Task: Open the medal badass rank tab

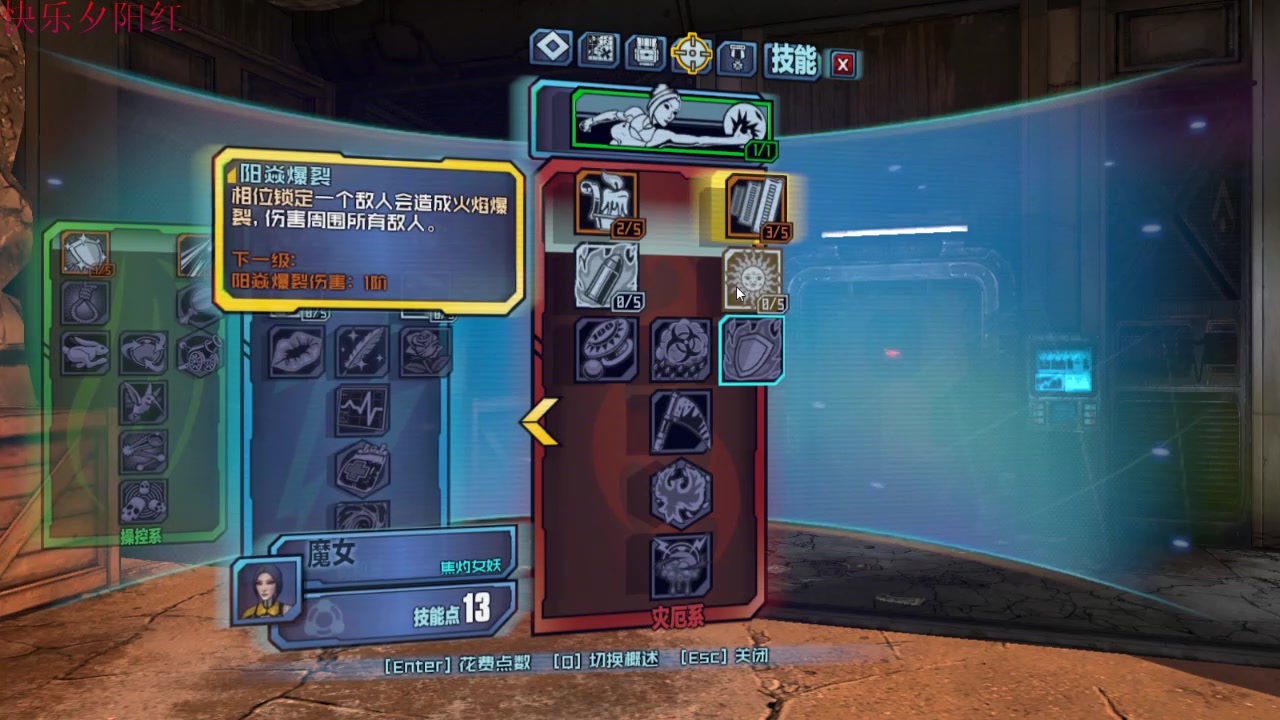Action: click(x=738, y=57)
